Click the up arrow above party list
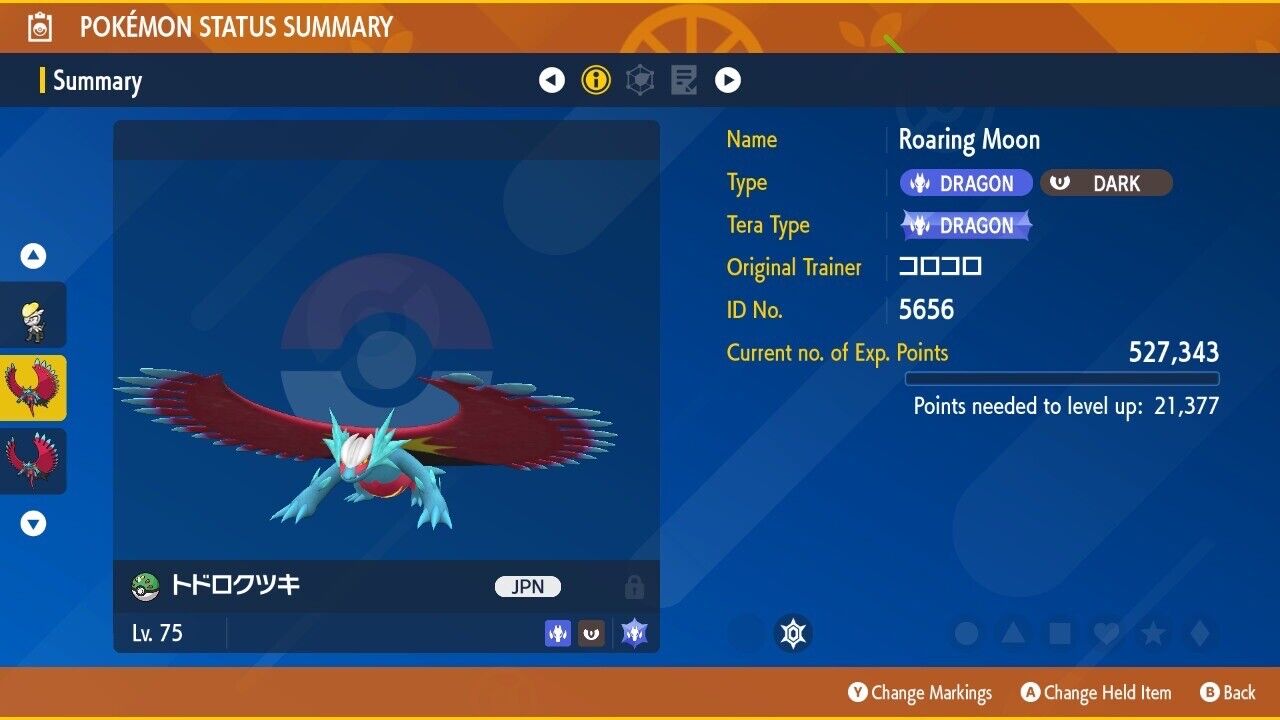Viewport: 1280px width, 720px height. coord(34,257)
